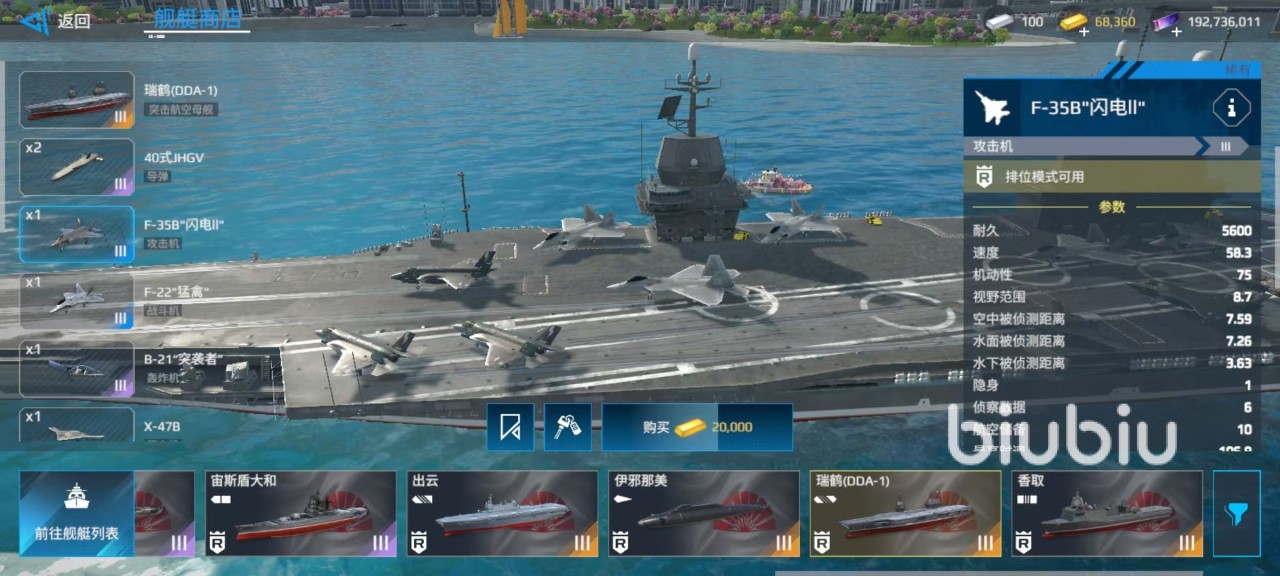
Task: Select the 40式JHGV missile slot
Action: pyautogui.click(x=77, y=167)
